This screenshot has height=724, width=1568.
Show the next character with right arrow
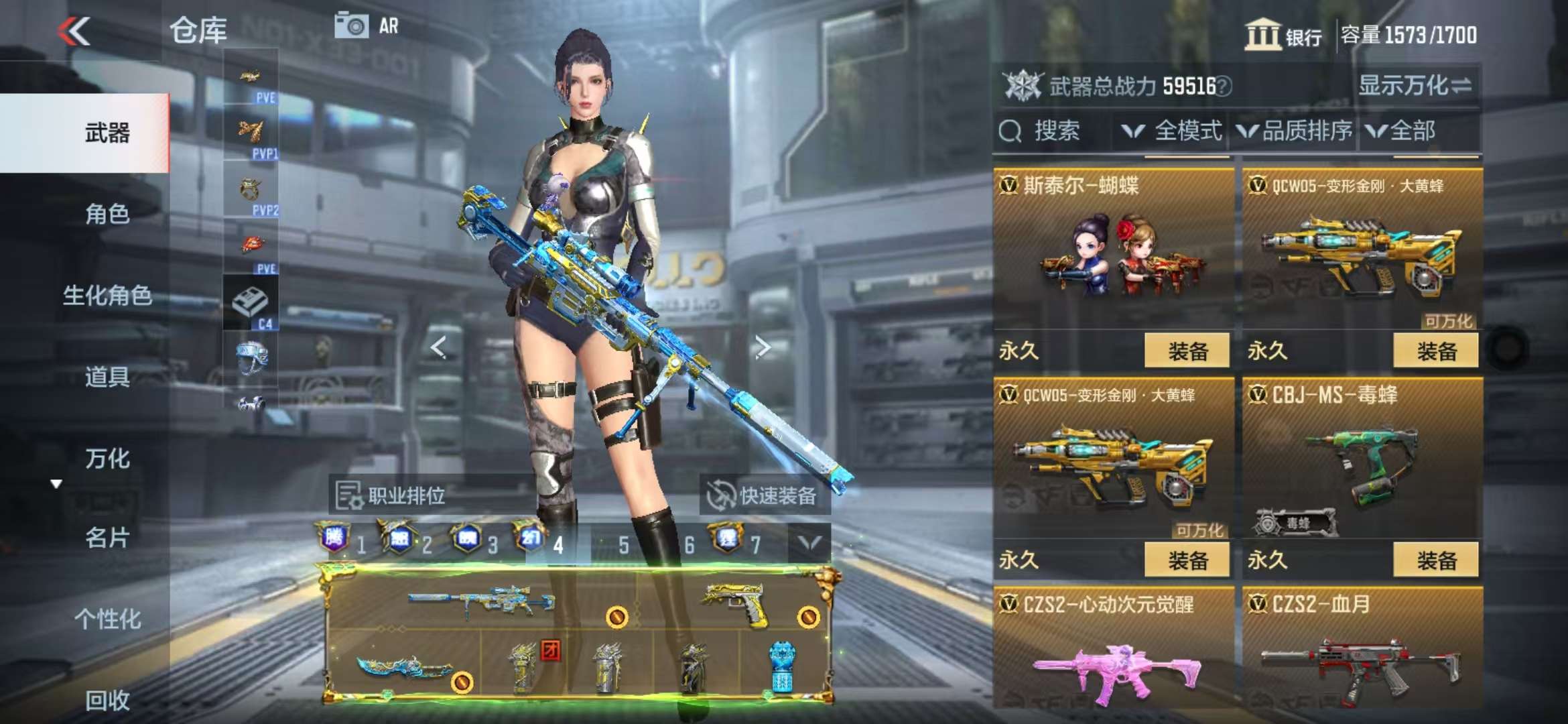tap(762, 347)
